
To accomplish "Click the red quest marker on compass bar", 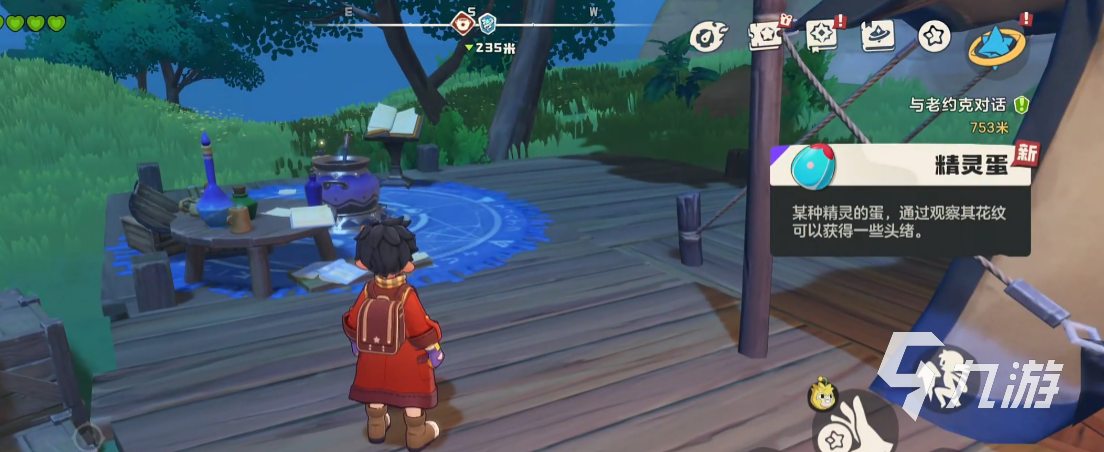I will pyautogui.click(x=463, y=22).
